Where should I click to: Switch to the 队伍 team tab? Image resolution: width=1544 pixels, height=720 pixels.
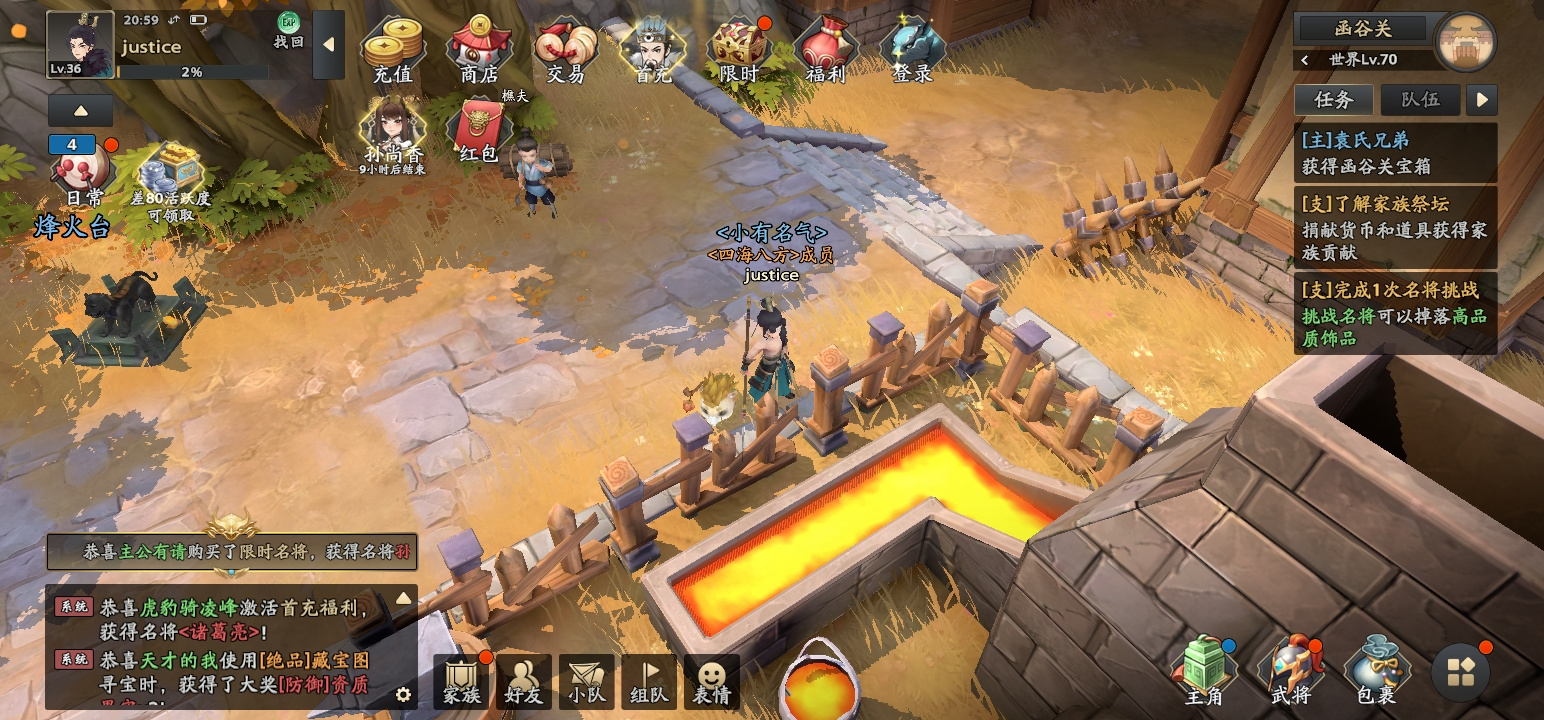[x=1420, y=99]
